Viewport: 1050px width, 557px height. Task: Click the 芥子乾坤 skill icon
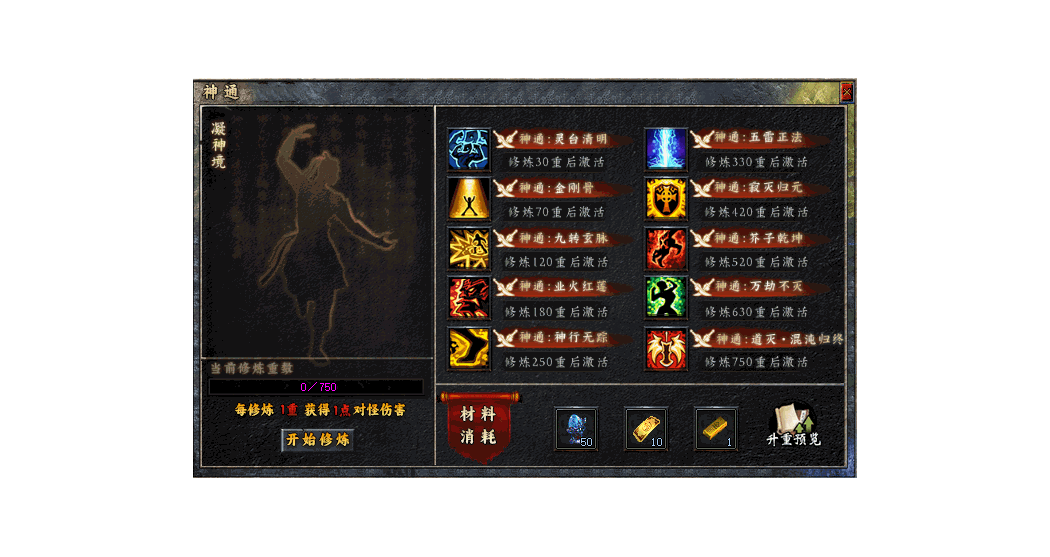(x=666, y=248)
